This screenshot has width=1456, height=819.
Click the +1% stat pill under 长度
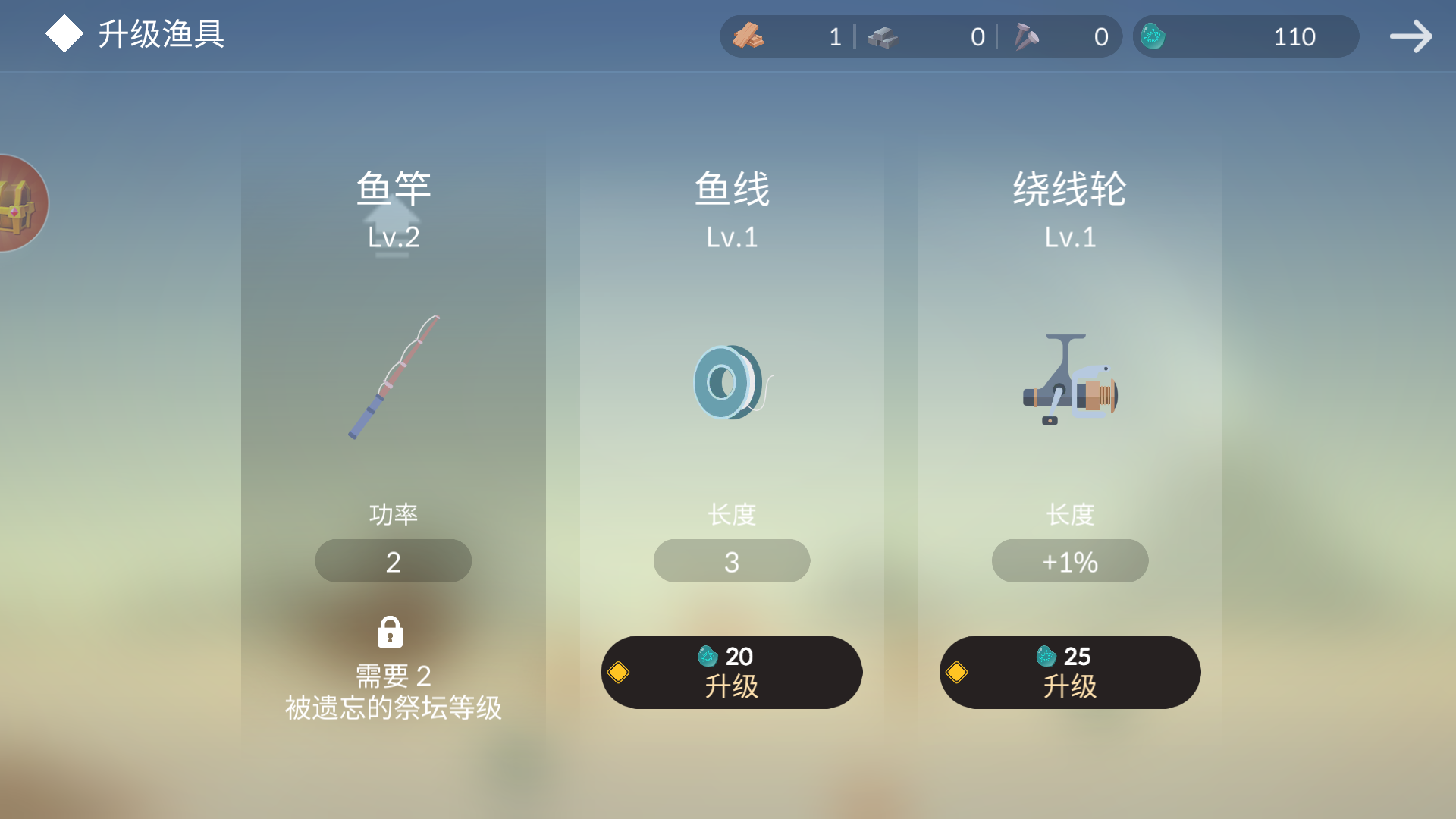click(x=1069, y=560)
